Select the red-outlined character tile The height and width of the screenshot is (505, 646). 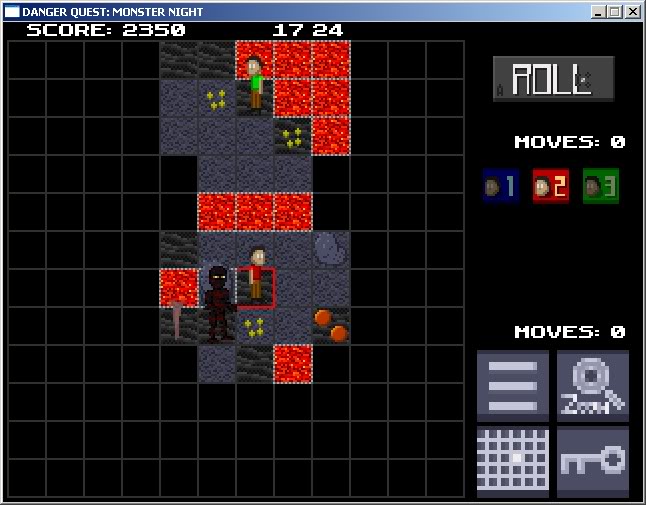[256, 288]
